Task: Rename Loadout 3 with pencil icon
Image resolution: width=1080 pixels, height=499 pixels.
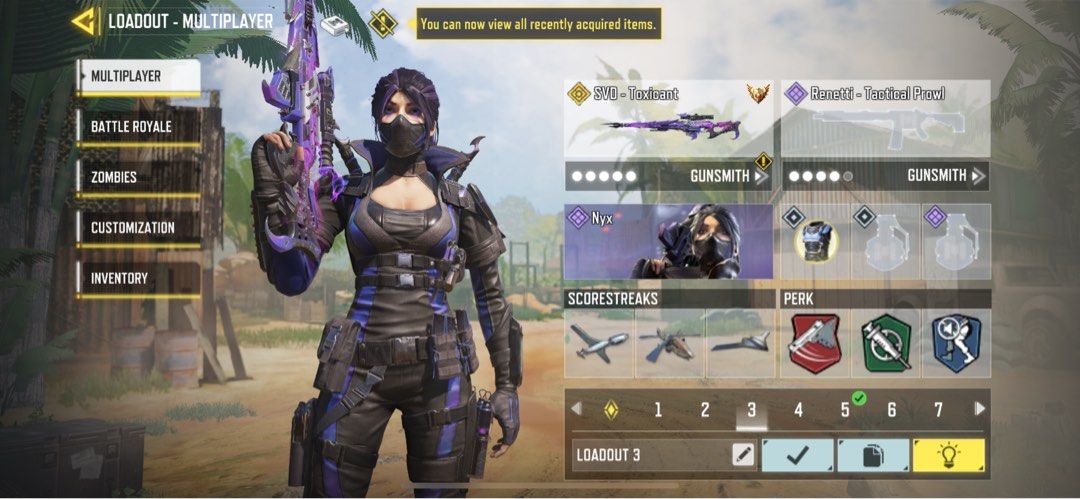Action: (x=742, y=455)
